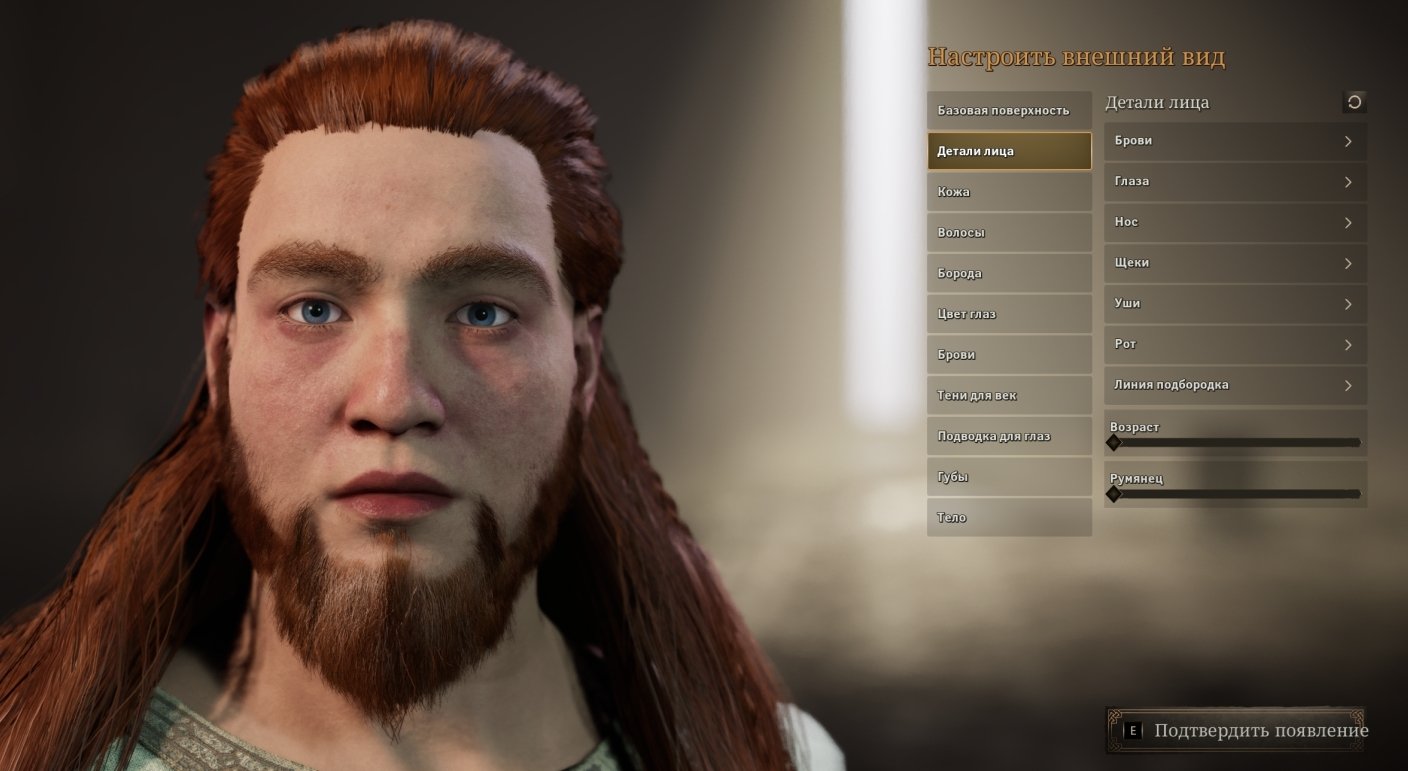The height and width of the screenshot is (771, 1408).
Task: Choose the Борода category
Action: pyautogui.click(x=1008, y=274)
